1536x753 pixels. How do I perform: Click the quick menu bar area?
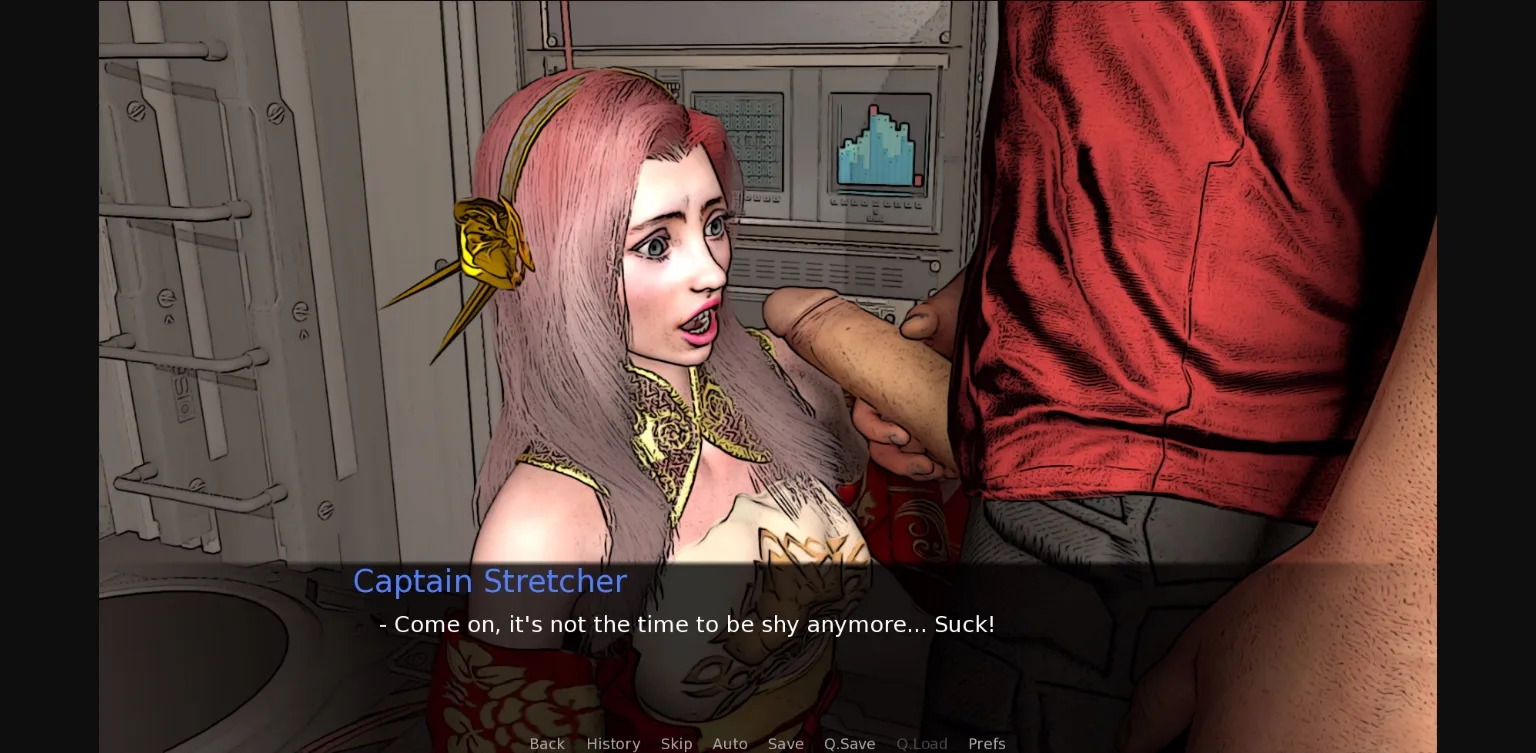pyautogui.click(x=768, y=744)
